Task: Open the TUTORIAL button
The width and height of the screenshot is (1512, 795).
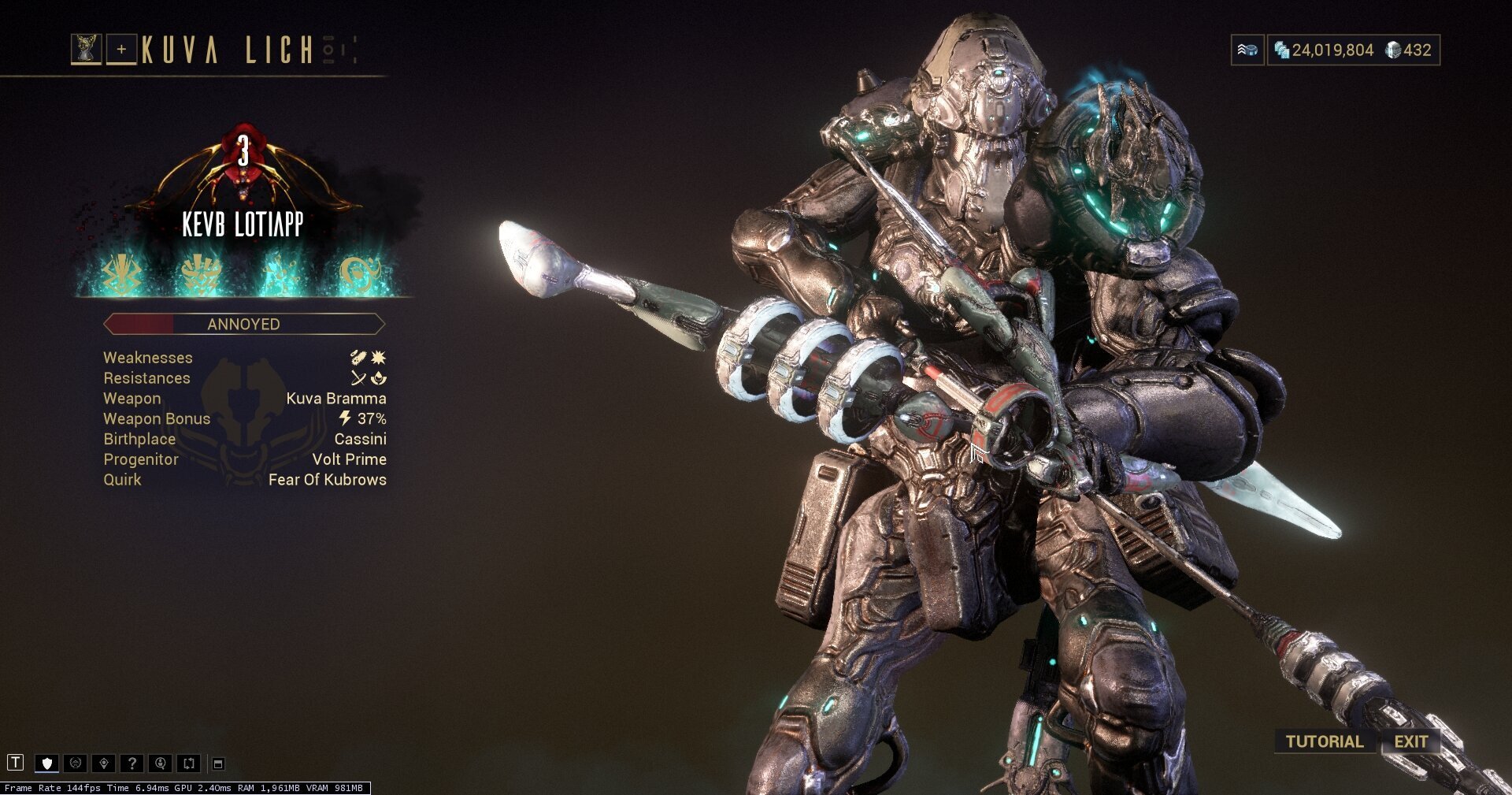Action: (1325, 741)
